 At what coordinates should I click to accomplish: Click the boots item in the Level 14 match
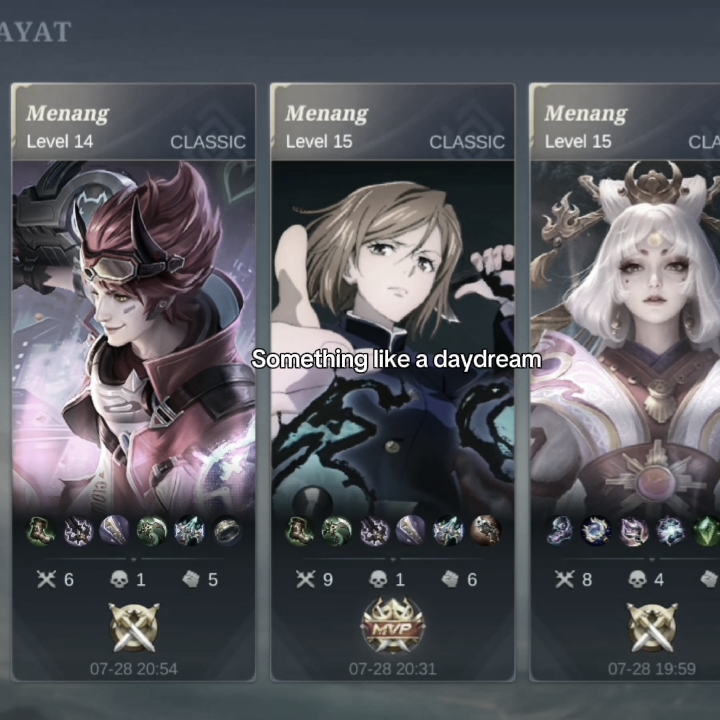tap(40, 531)
